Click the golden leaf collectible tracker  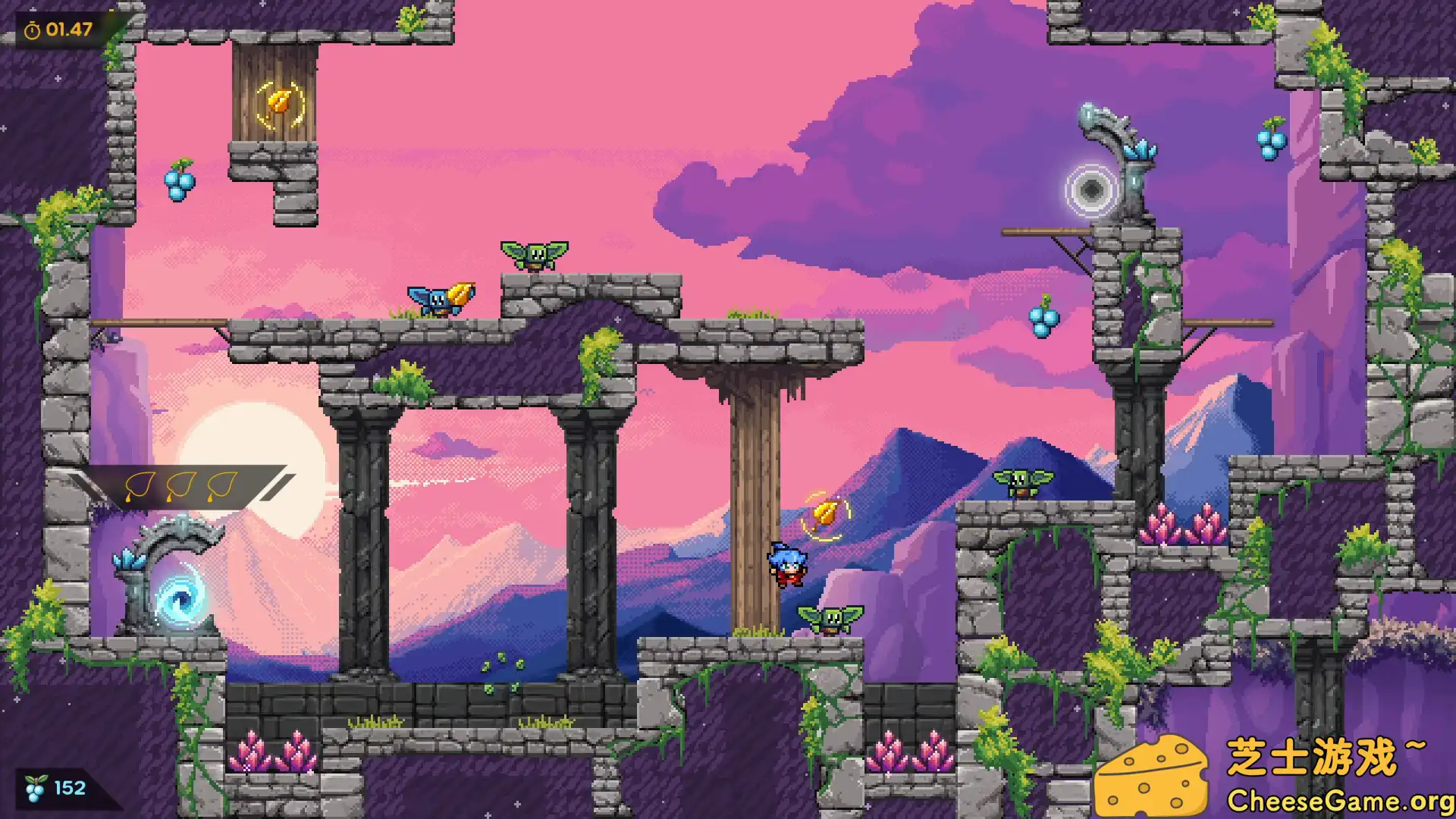click(182, 486)
